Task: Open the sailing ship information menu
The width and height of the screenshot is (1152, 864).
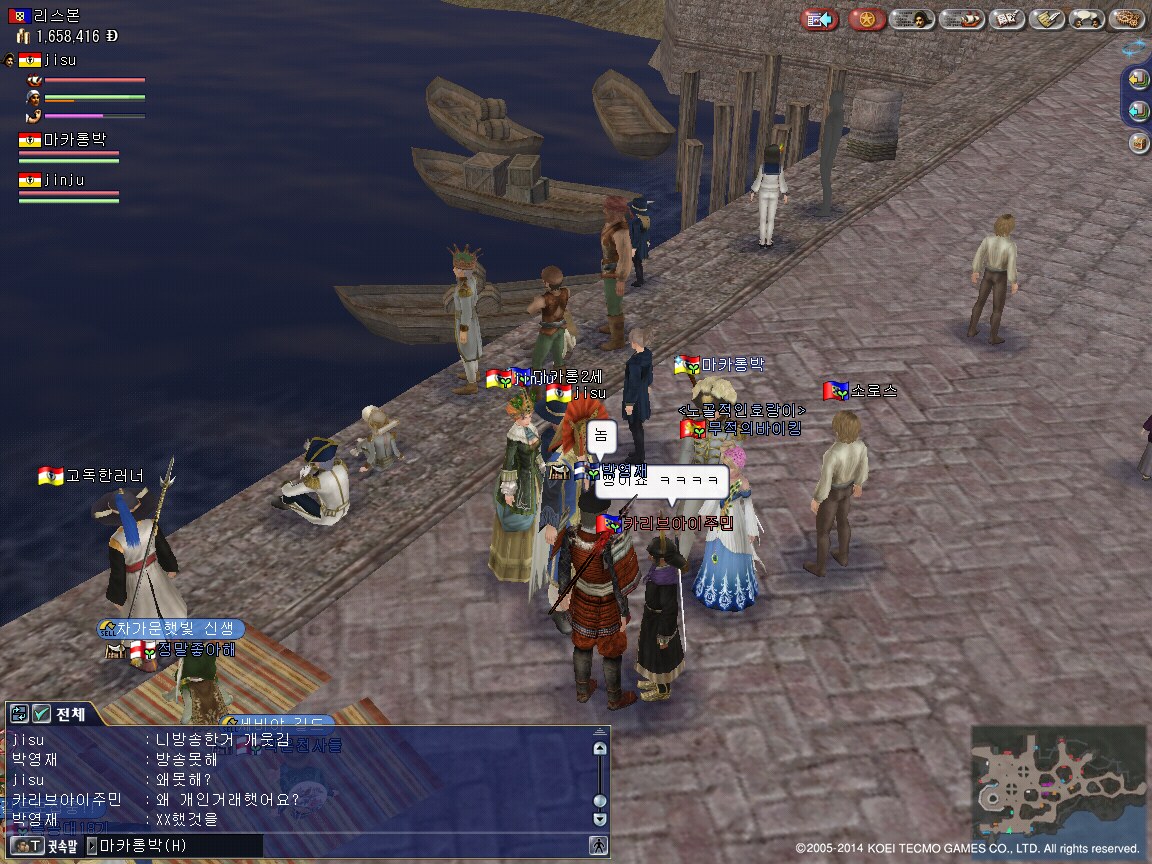Action: click(x=962, y=19)
